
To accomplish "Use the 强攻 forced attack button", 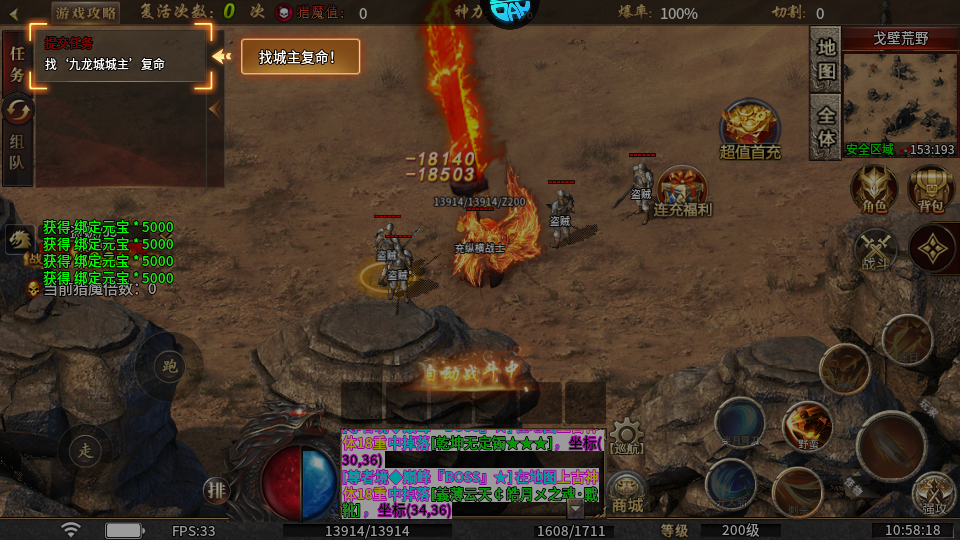I will click(x=935, y=494).
